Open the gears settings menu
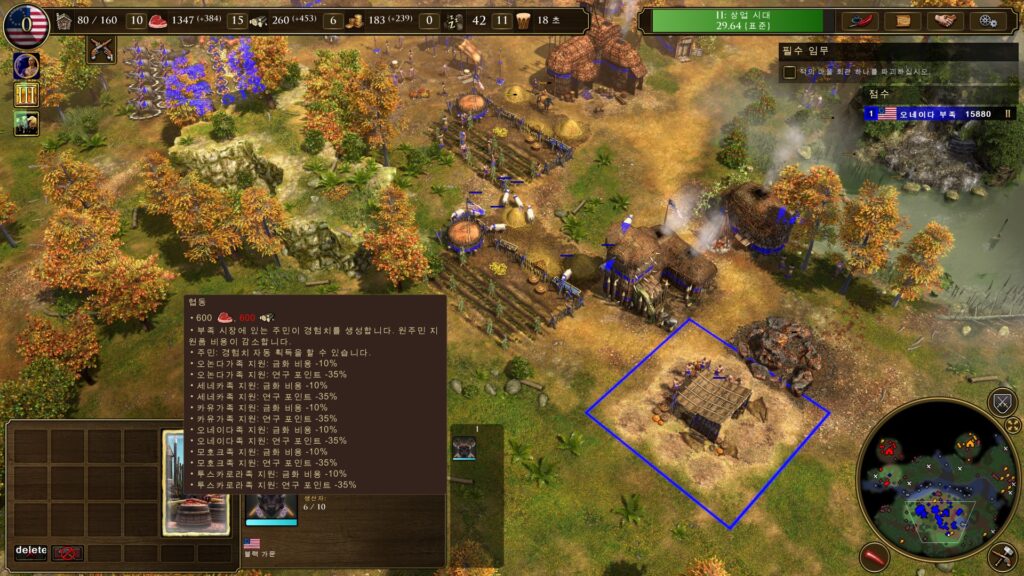The image size is (1024, 576). (x=988, y=20)
